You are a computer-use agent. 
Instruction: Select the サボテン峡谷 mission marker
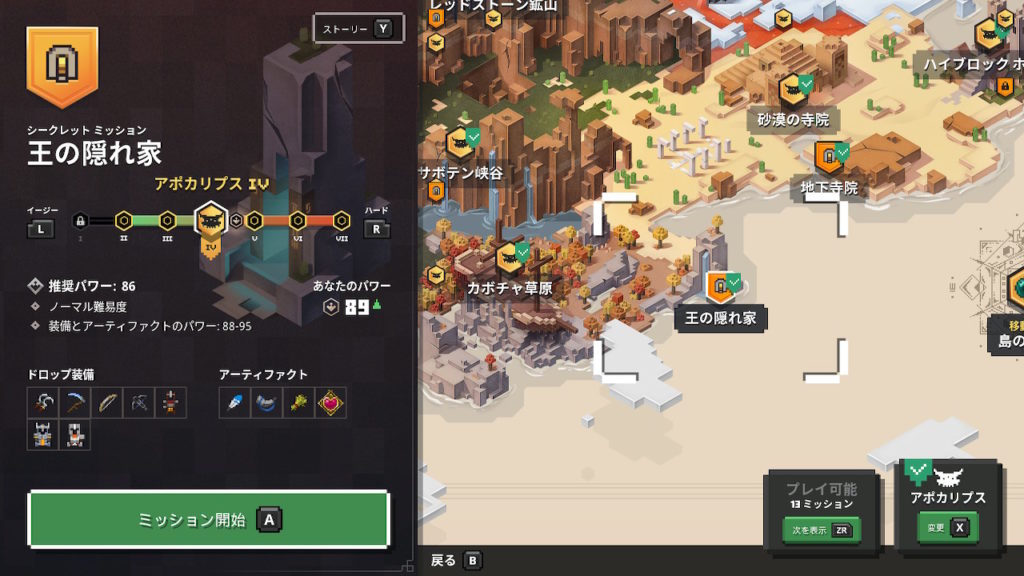click(459, 144)
